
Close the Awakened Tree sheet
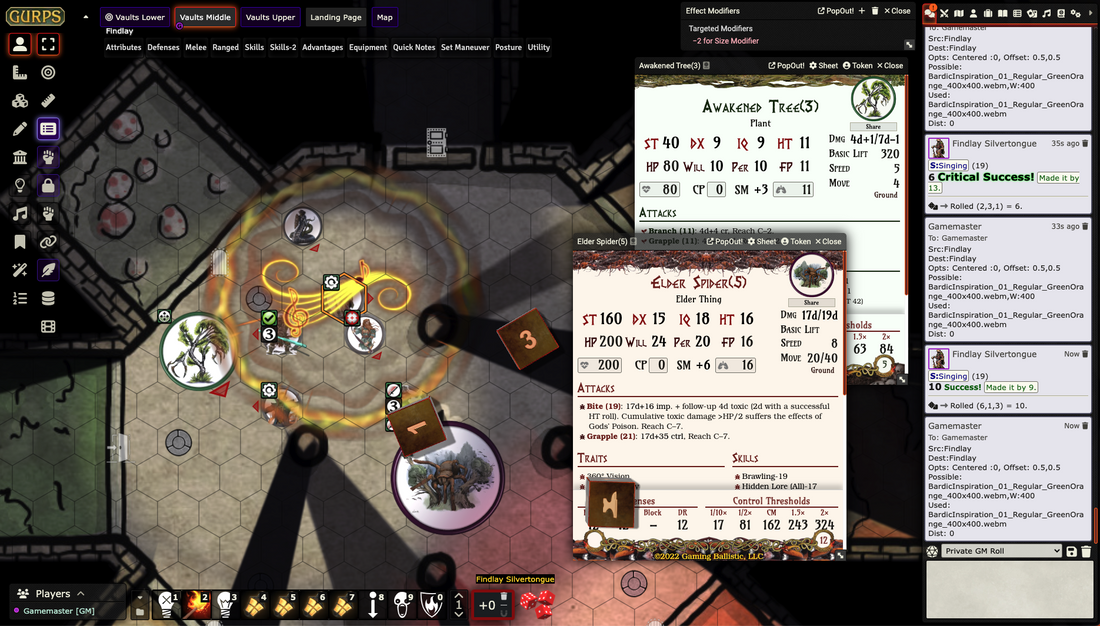[x=889, y=65]
